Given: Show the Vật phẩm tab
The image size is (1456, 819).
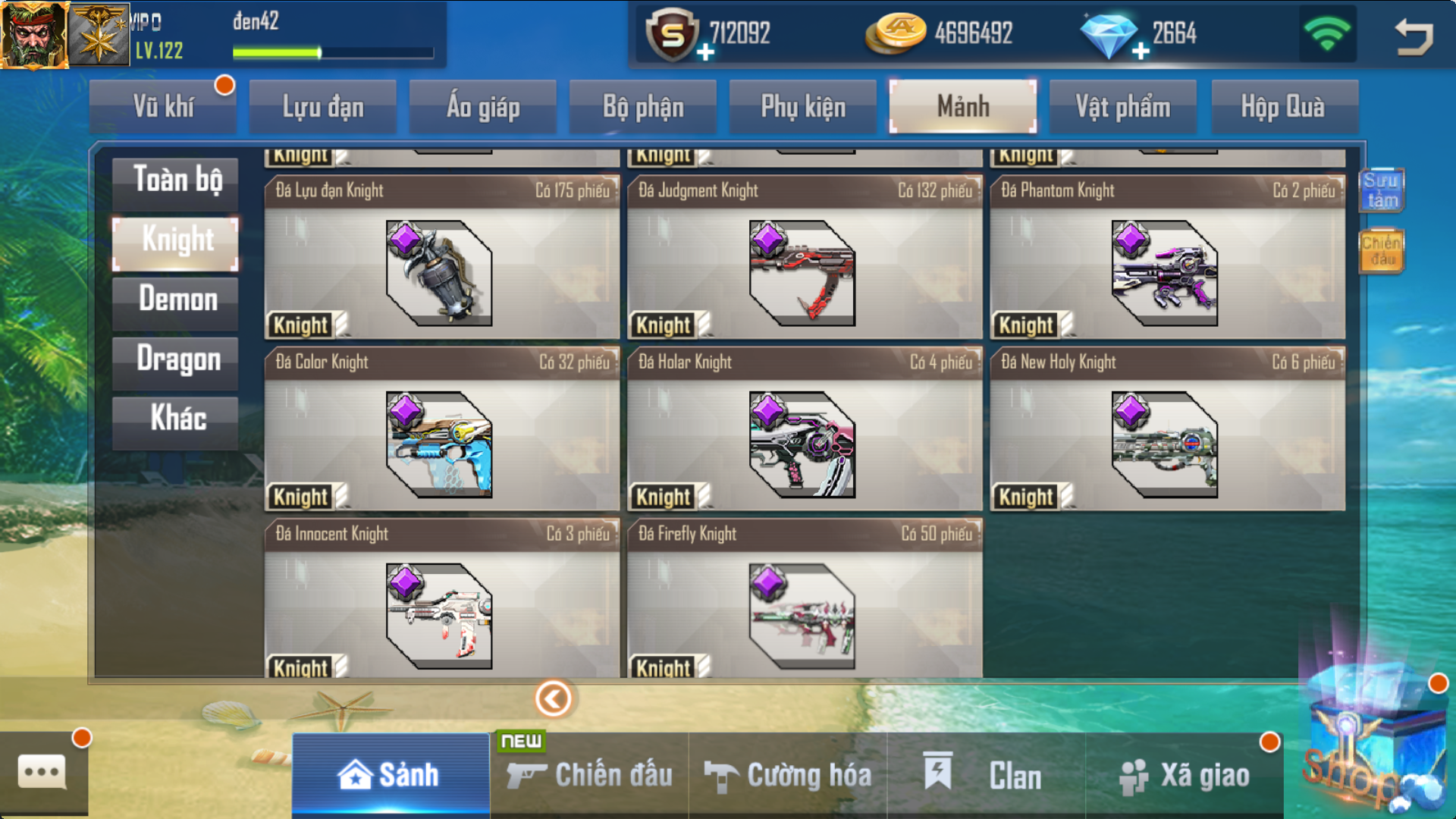Looking at the screenshot, I should click(x=1122, y=107).
